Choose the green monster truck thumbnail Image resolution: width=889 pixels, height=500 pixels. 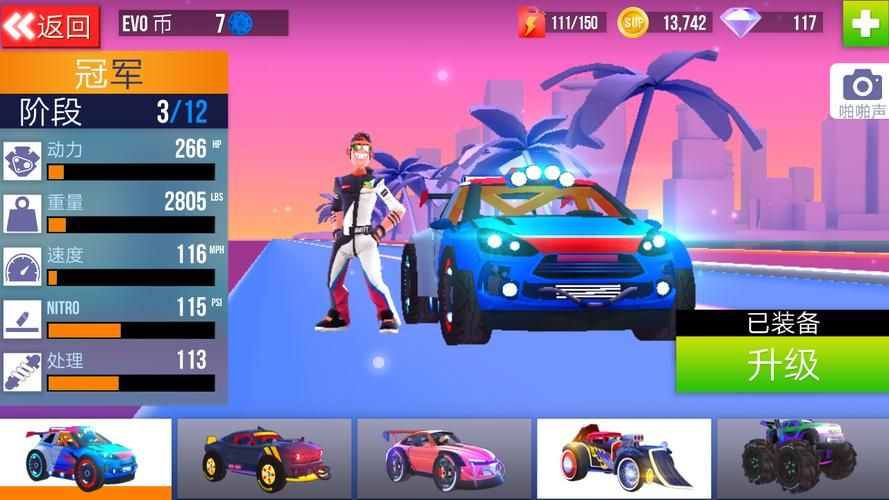[802, 459]
